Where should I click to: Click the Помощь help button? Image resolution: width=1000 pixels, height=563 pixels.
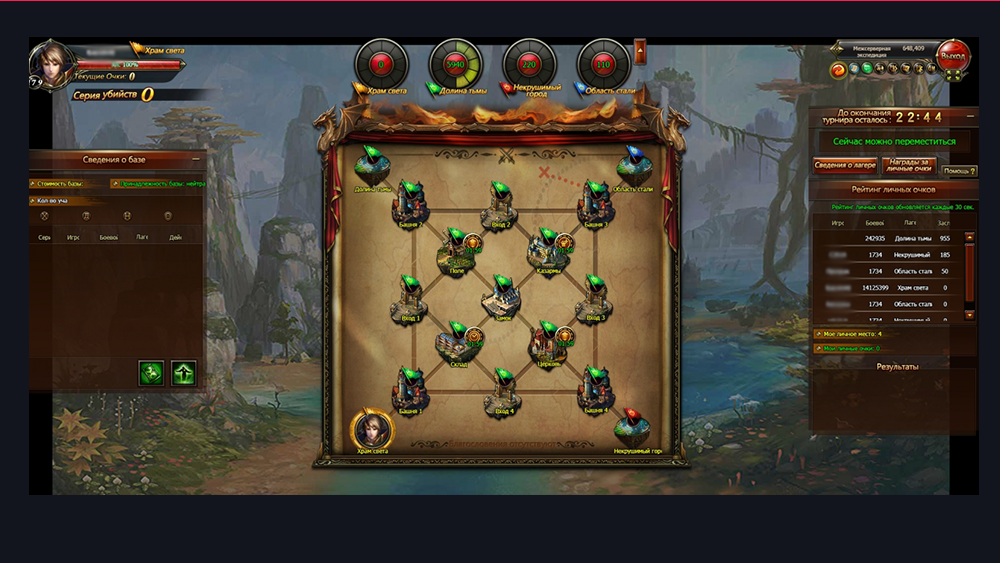click(958, 171)
